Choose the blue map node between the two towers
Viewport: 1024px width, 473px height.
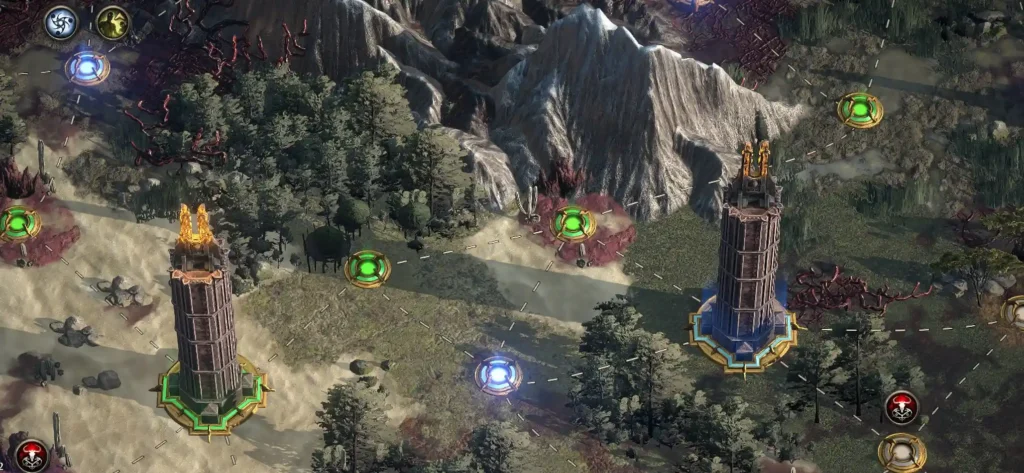[497, 374]
